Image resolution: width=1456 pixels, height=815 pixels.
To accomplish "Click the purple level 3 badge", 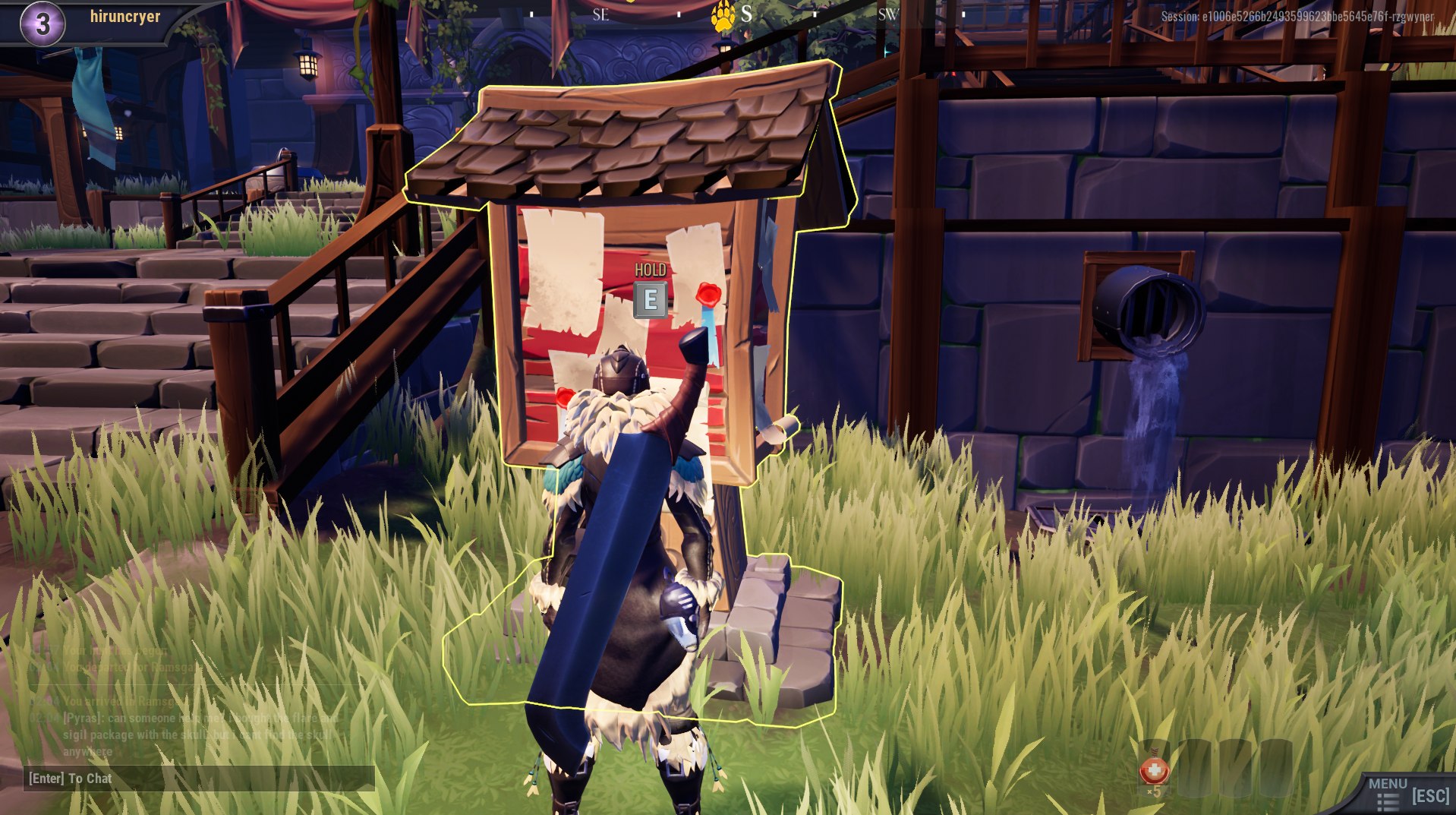I will point(42,21).
